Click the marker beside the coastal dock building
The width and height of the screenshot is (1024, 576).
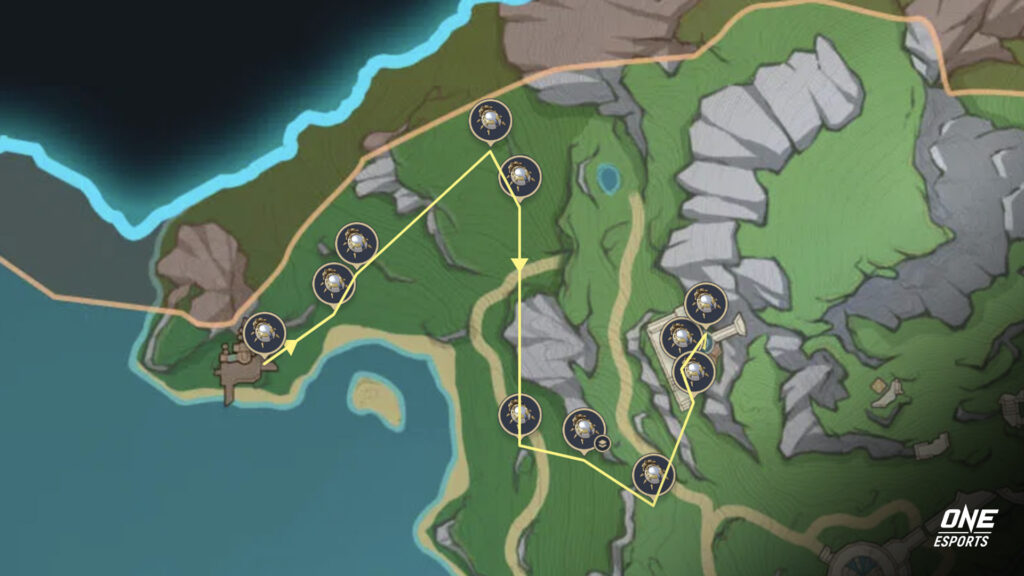pos(265,332)
